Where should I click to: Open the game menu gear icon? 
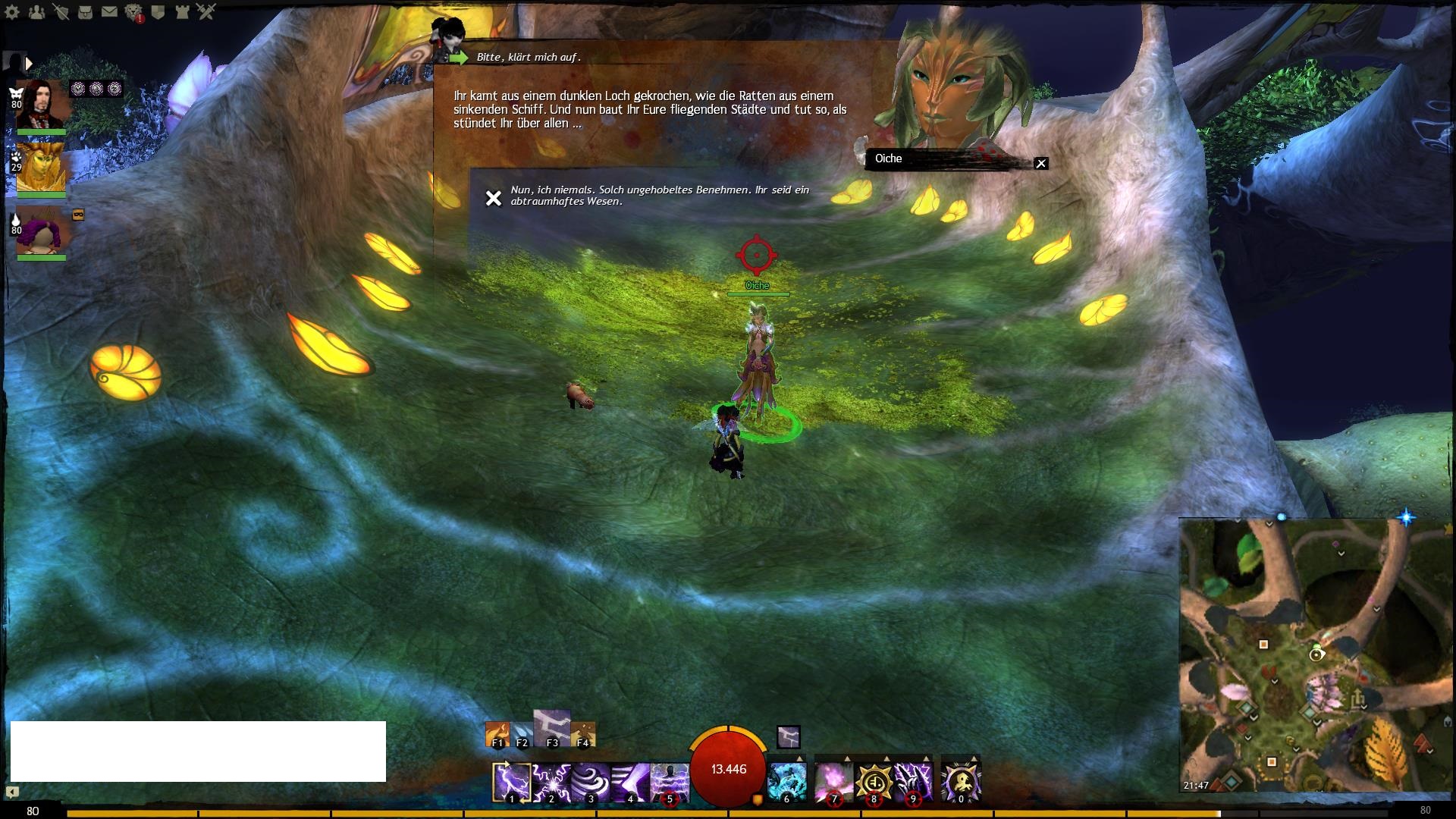[x=12, y=12]
